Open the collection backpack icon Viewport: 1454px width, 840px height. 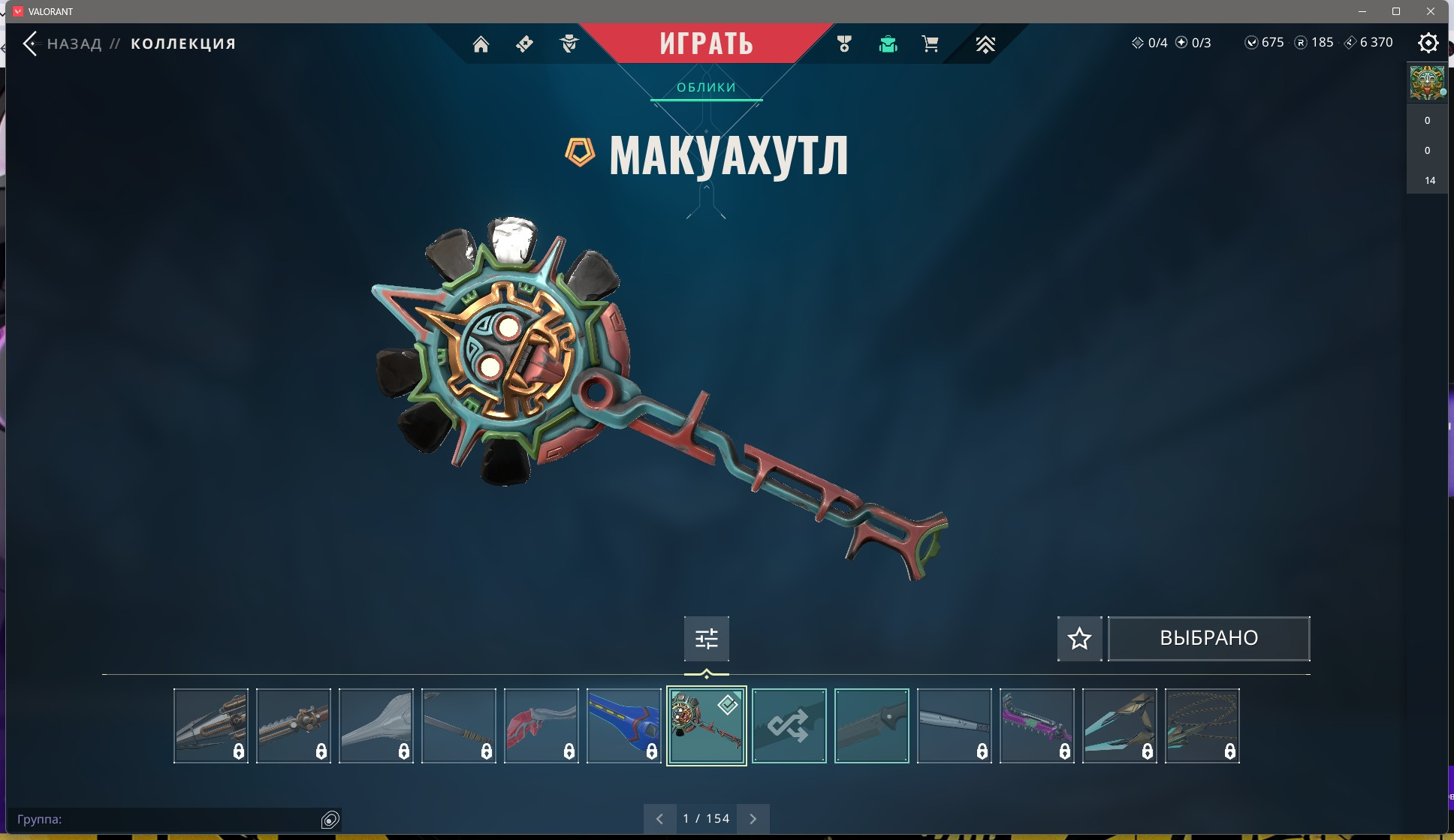click(888, 44)
